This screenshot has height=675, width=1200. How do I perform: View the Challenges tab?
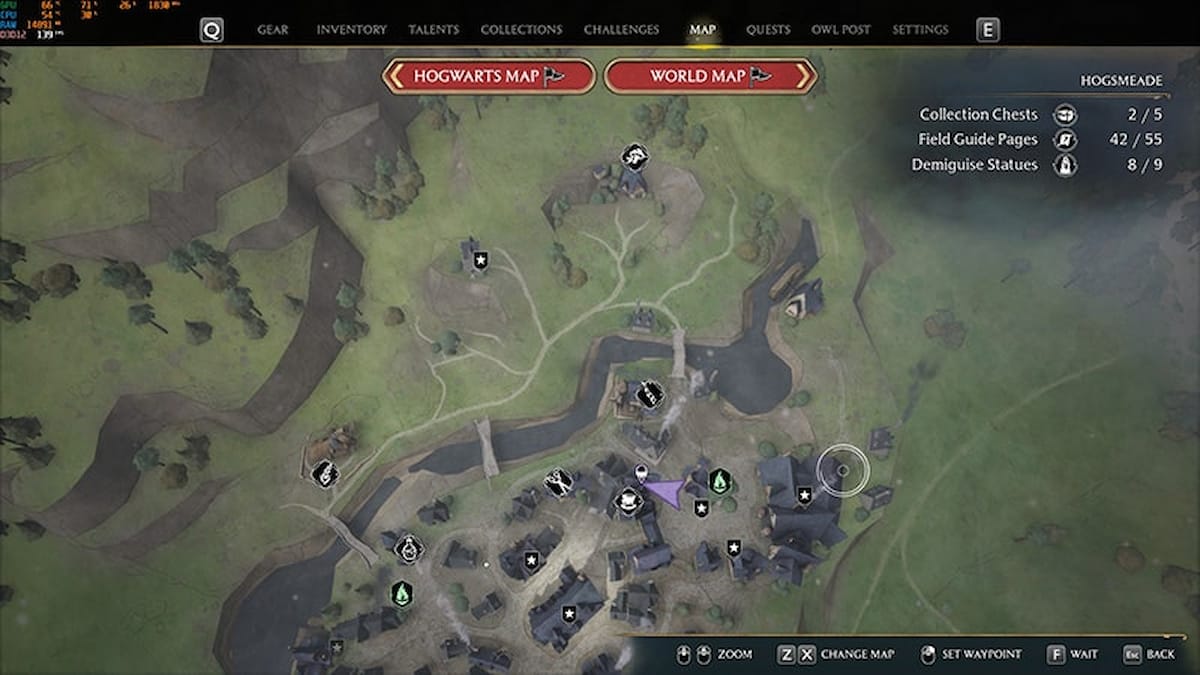pyautogui.click(x=621, y=30)
